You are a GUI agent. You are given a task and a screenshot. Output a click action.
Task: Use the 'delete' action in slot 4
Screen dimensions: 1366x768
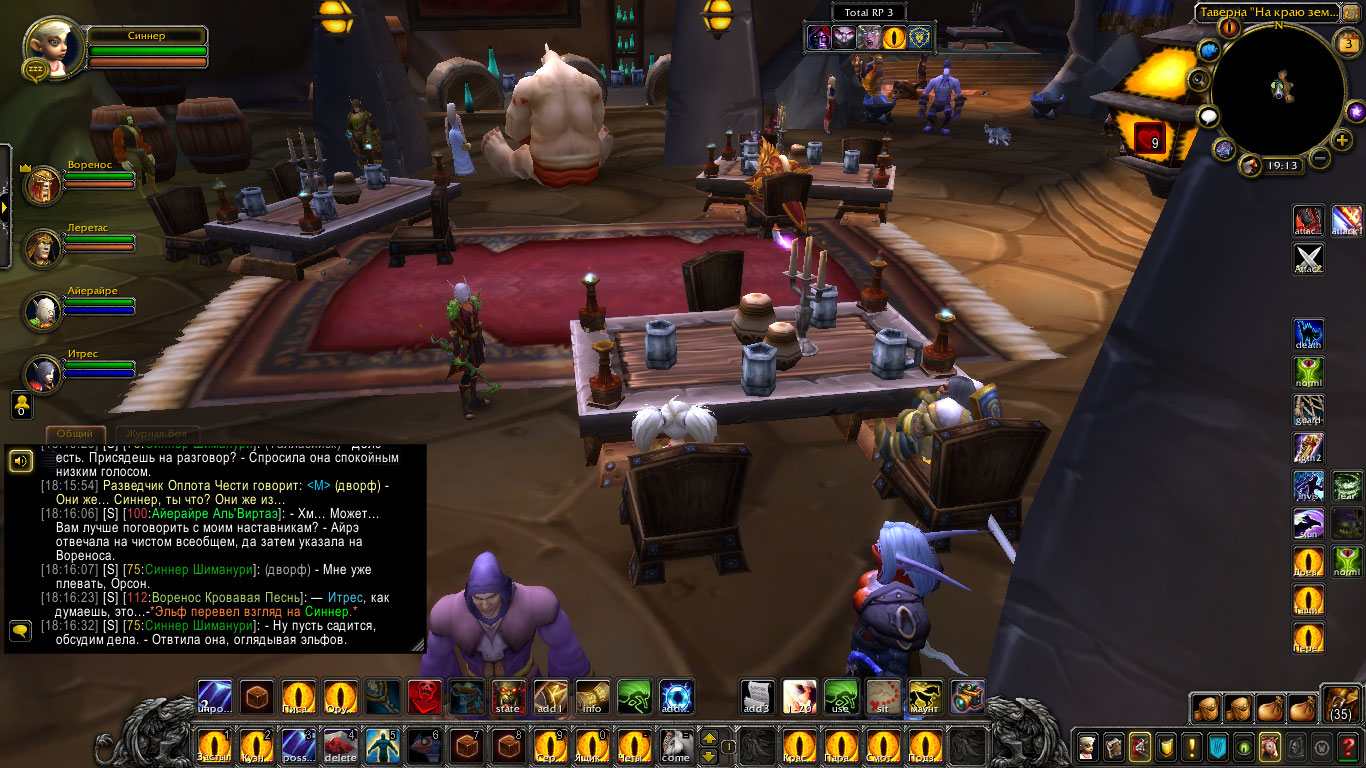coord(340,746)
